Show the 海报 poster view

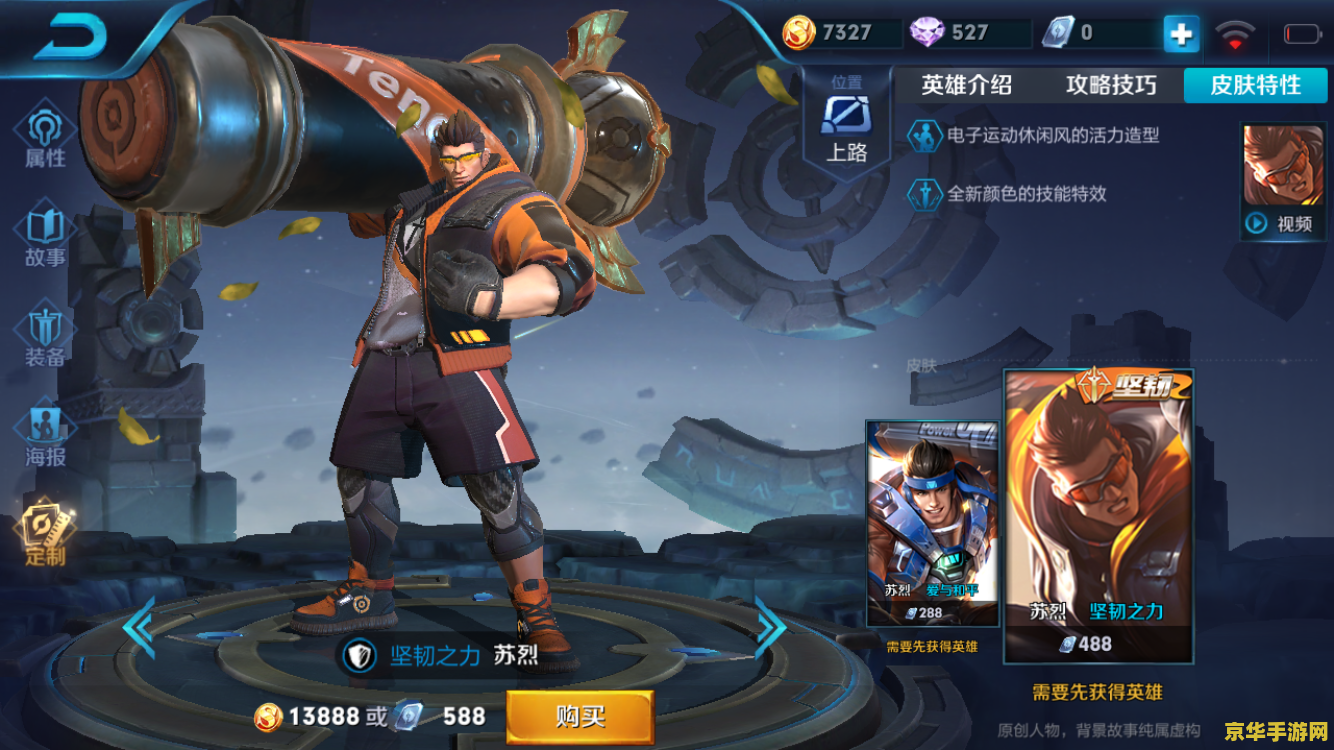pyautogui.click(x=45, y=437)
